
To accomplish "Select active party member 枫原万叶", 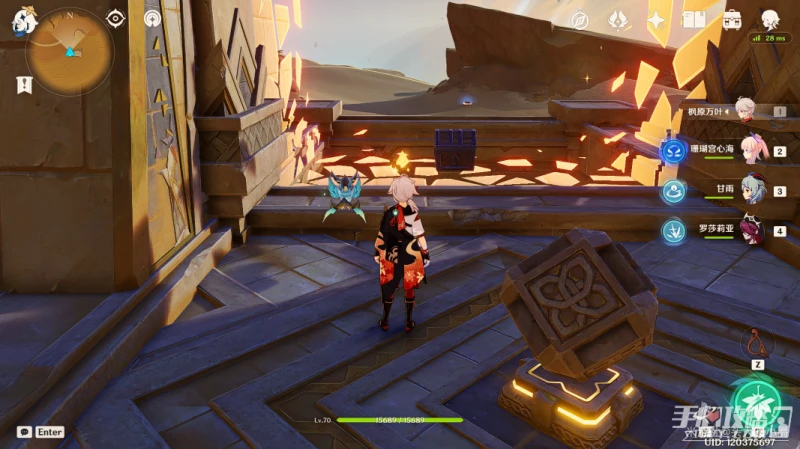I will 744,110.
